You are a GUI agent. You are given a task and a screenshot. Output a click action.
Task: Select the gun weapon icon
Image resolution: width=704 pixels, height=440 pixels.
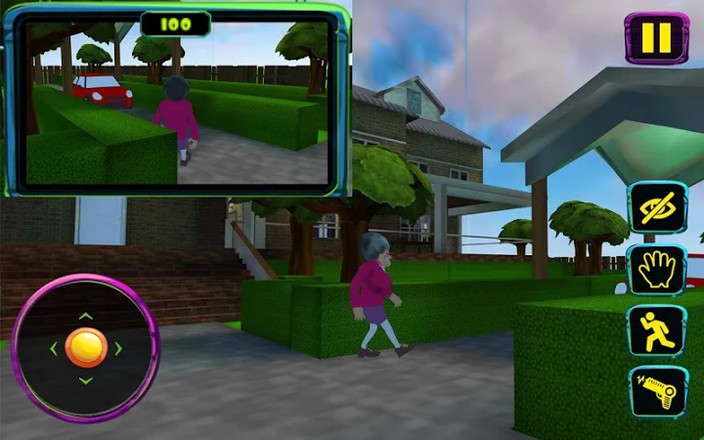pos(657,391)
